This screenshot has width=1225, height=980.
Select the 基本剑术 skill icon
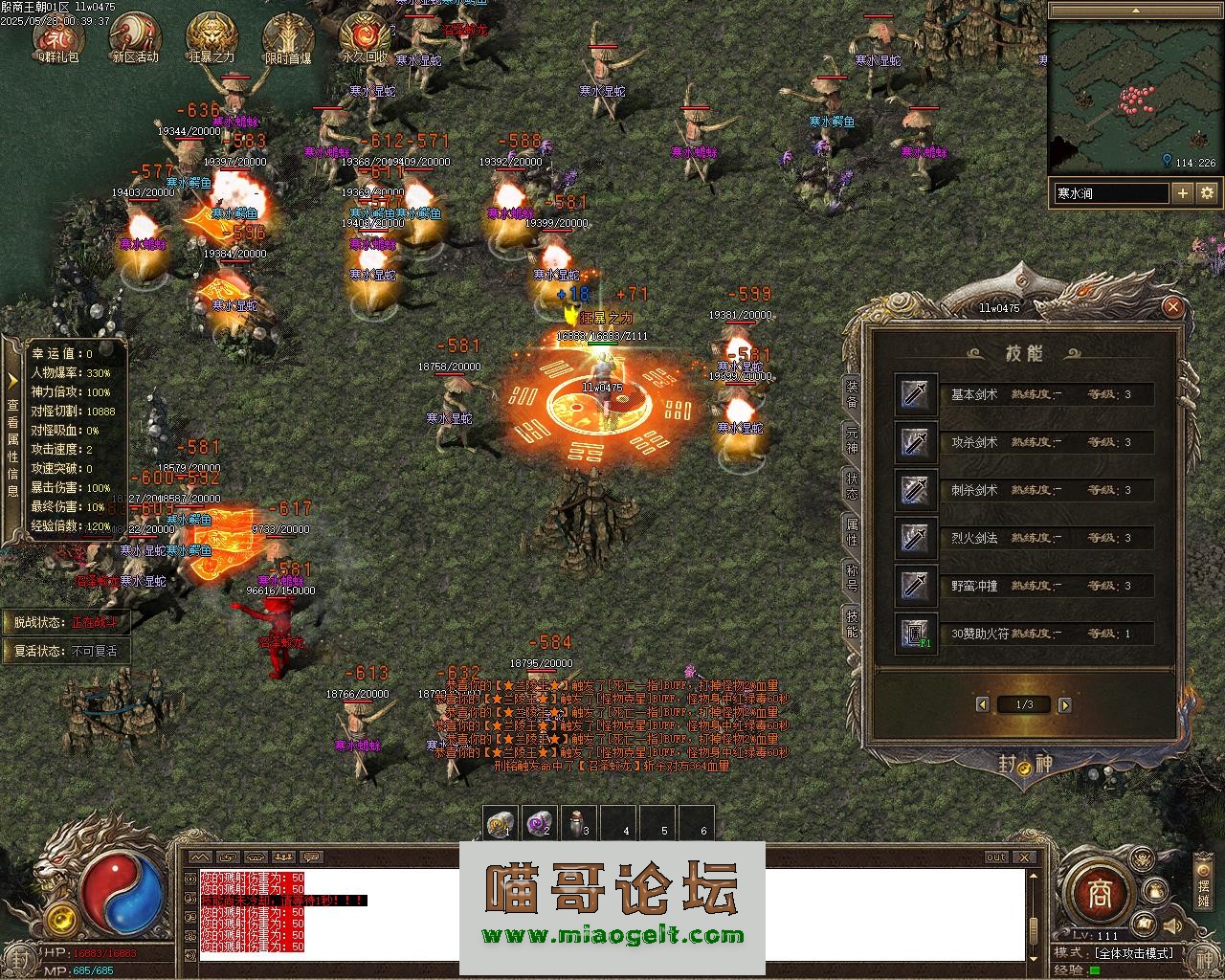coord(916,394)
